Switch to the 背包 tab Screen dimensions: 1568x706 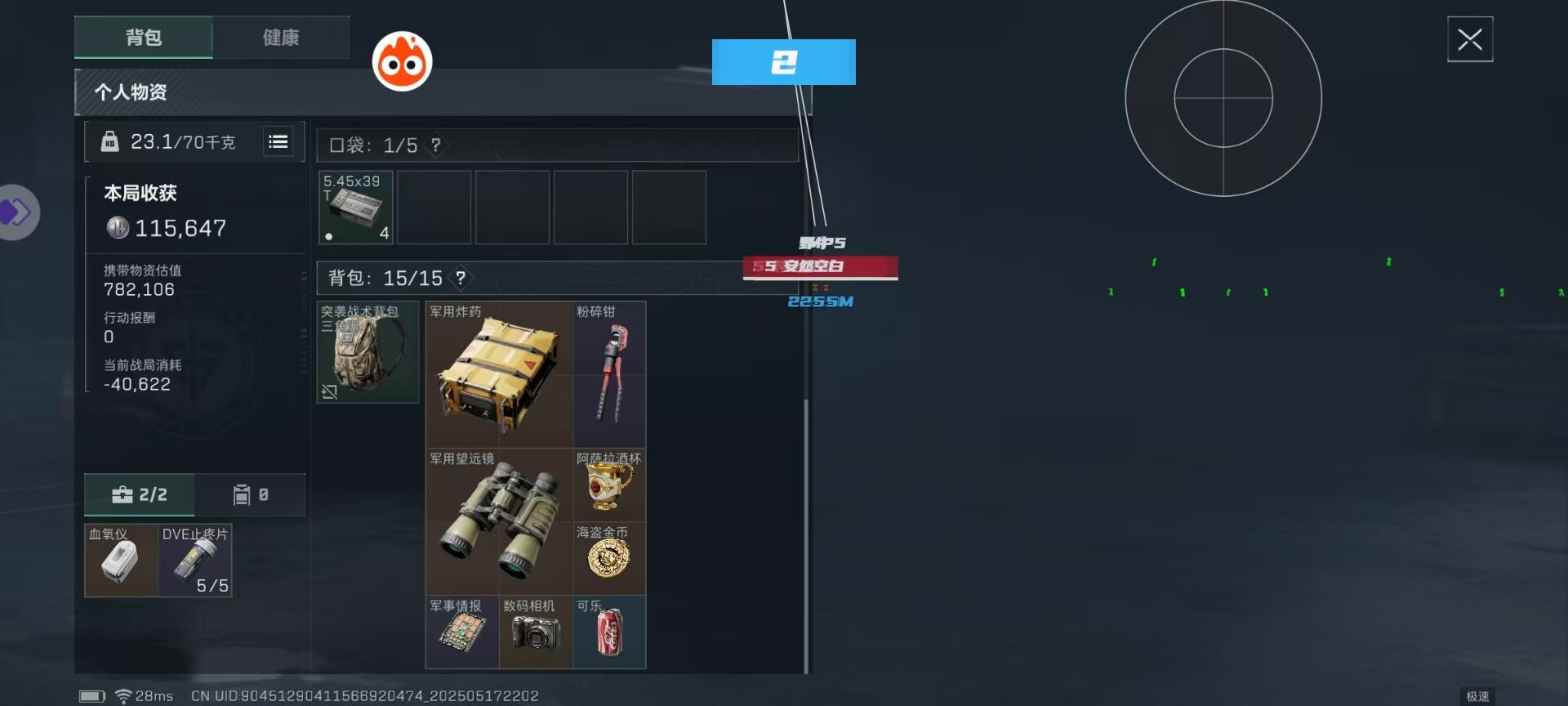[x=144, y=38]
